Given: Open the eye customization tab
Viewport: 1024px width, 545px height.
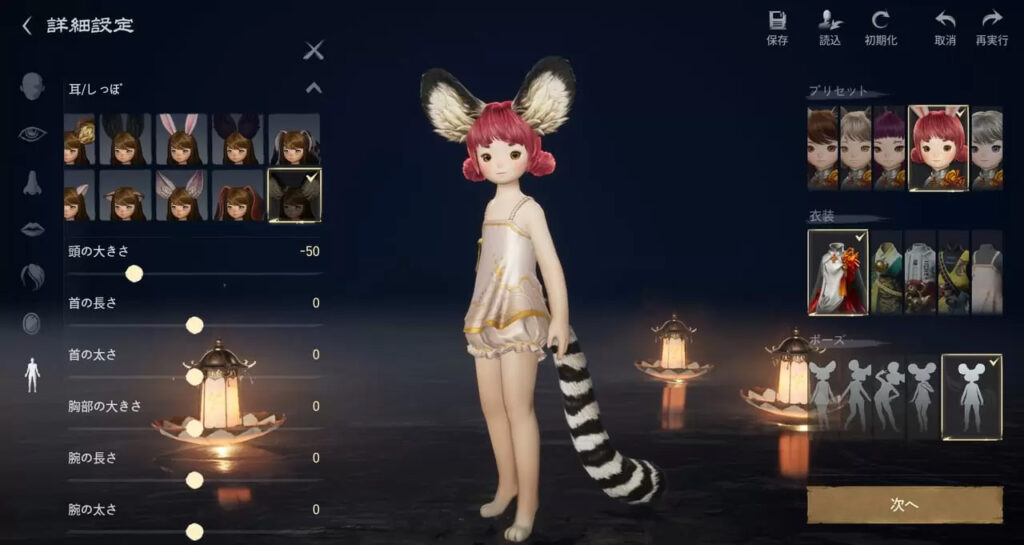Looking at the screenshot, I should [x=32, y=133].
